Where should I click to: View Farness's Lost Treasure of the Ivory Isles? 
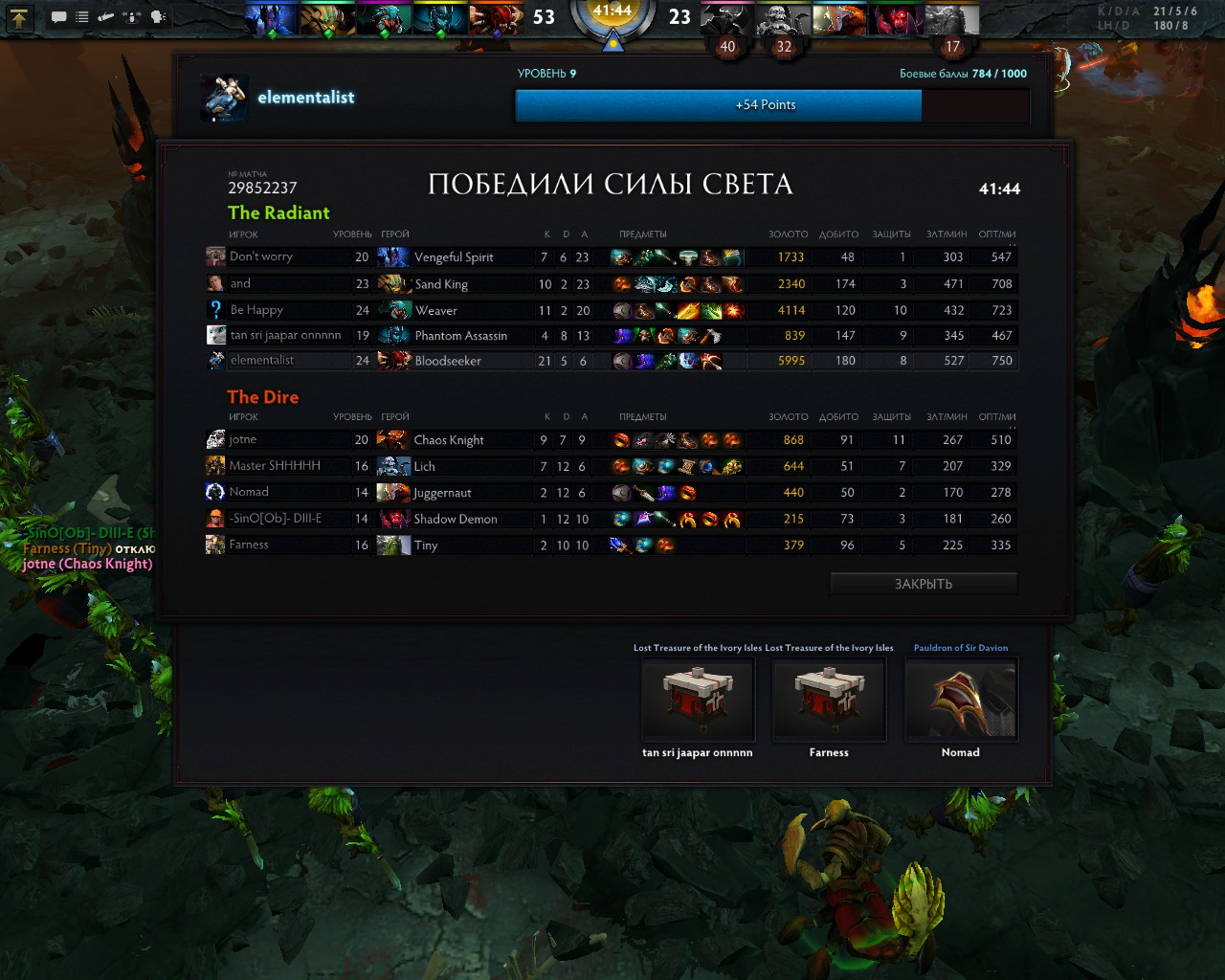point(829,700)
